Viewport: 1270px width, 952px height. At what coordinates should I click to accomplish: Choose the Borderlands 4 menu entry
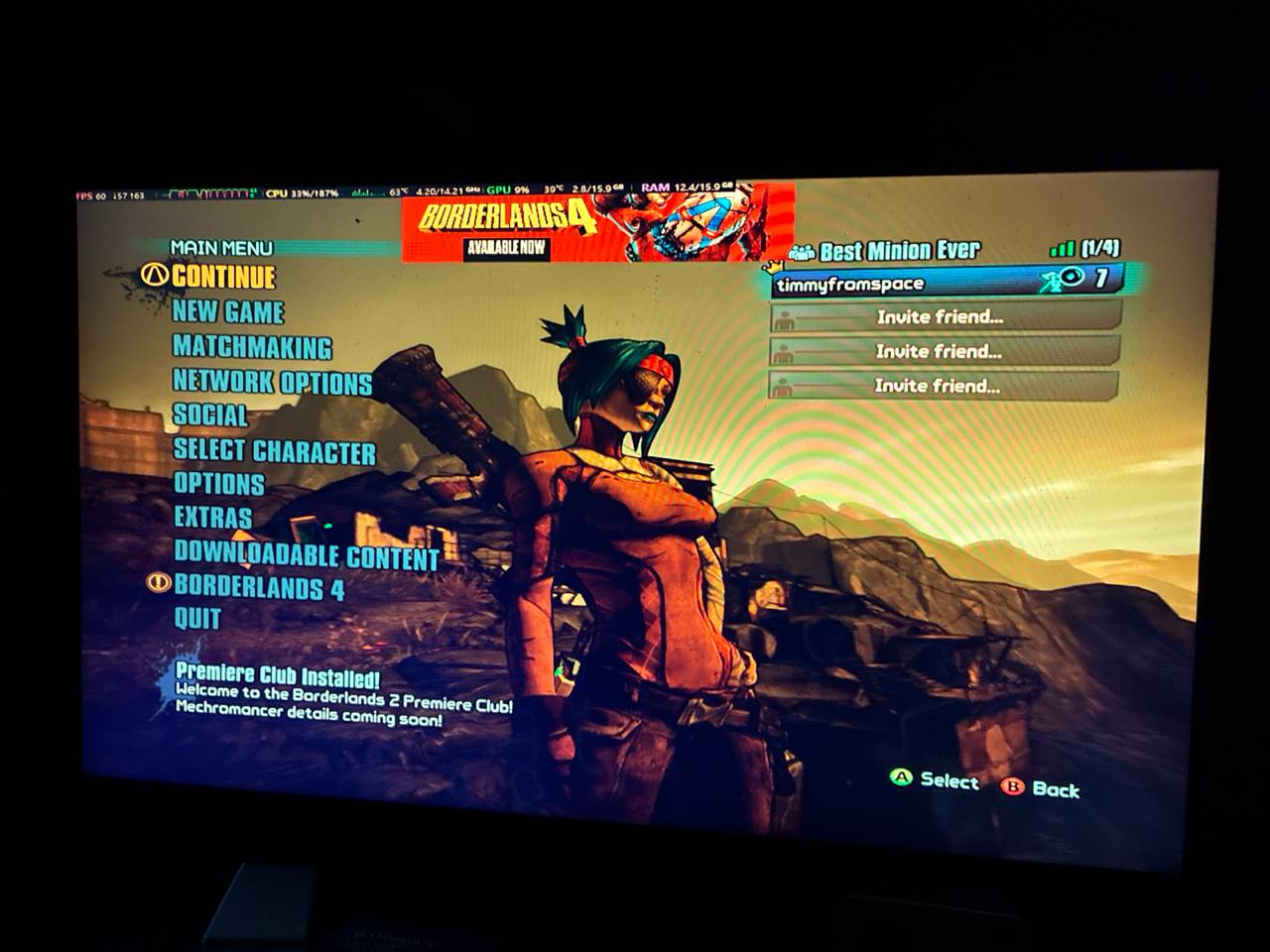[259, 587]
